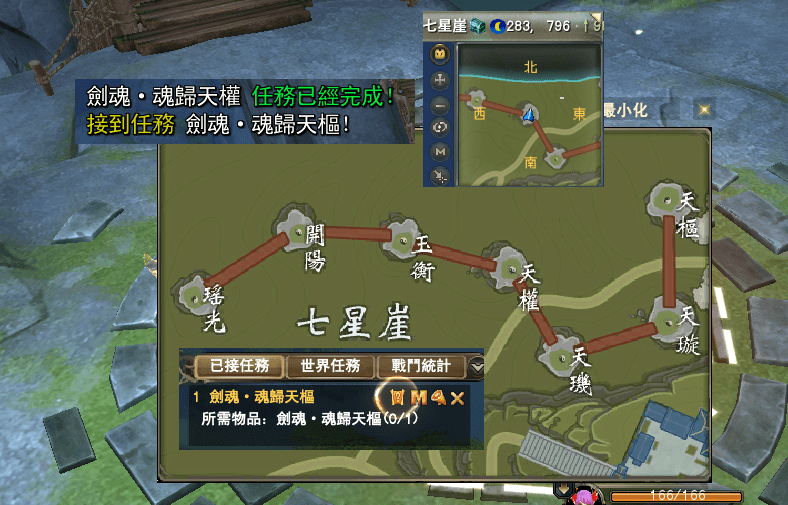Abandon the tracked quest with the X icon
The image size is (788, 505).
coord(458,398)
